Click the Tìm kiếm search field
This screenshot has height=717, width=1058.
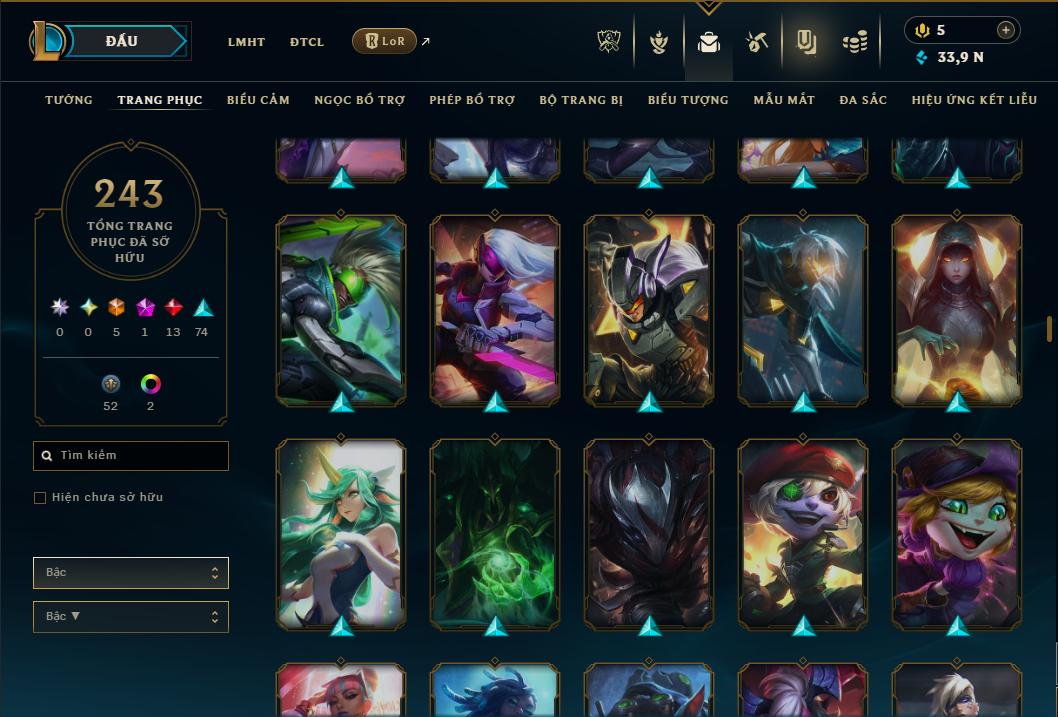click(x=131, y=456)
